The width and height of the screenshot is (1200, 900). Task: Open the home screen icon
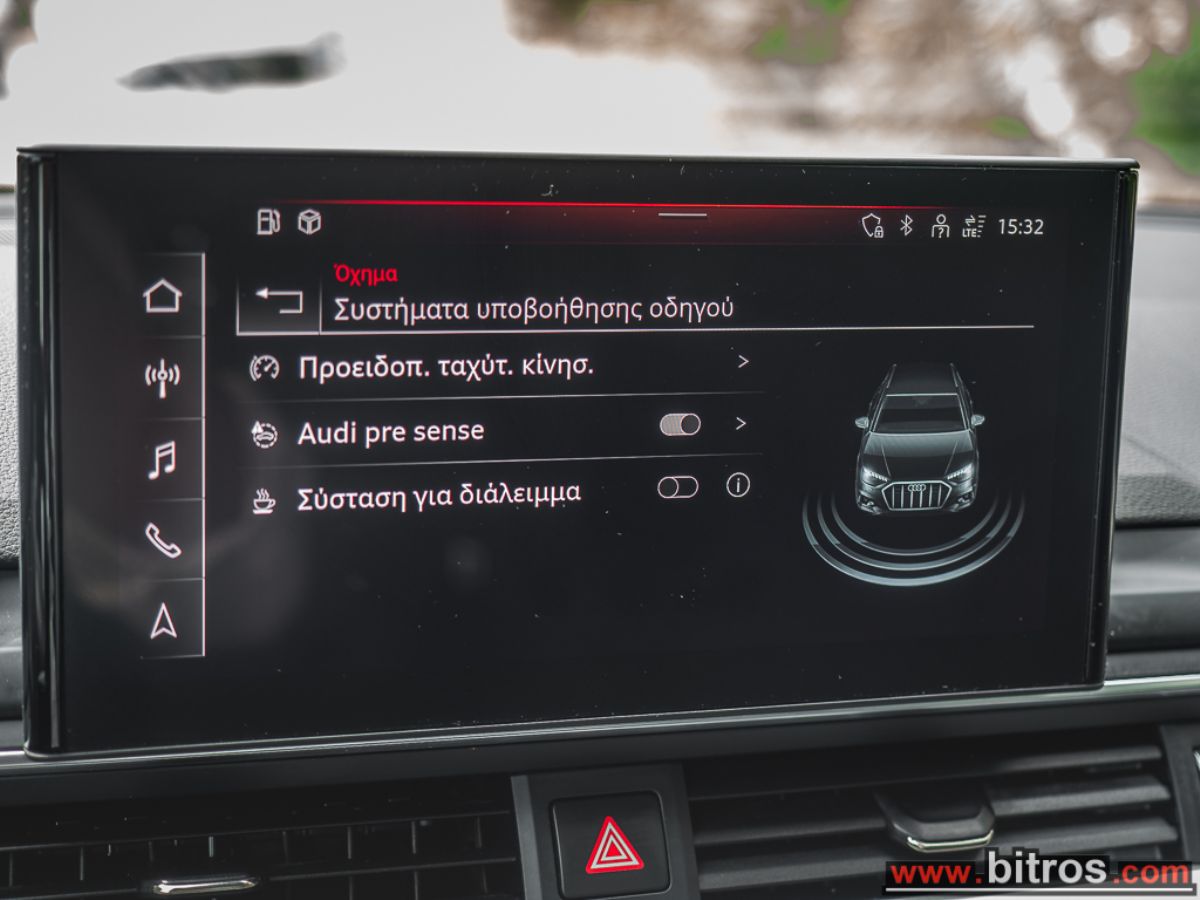[162, 296]
